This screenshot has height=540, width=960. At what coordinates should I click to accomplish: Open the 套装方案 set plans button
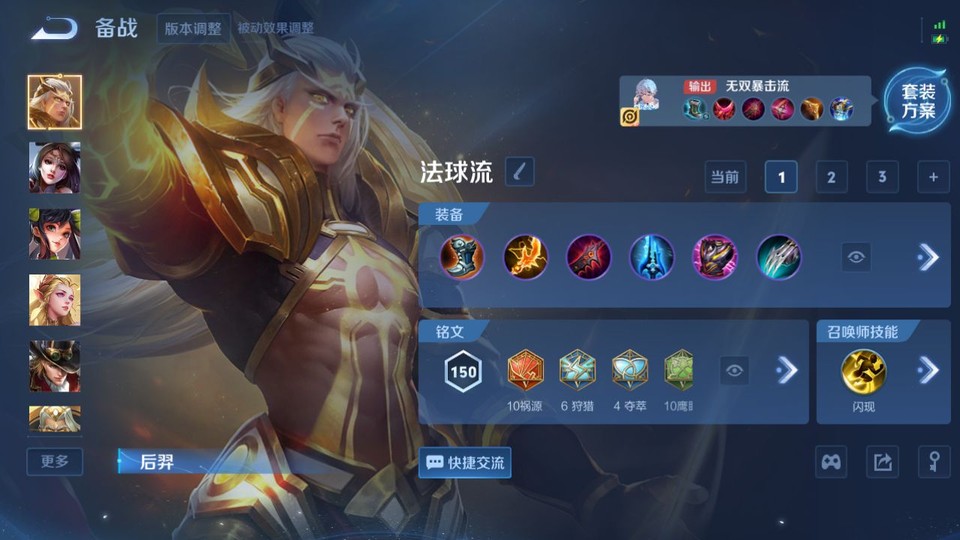pos(917,101)
